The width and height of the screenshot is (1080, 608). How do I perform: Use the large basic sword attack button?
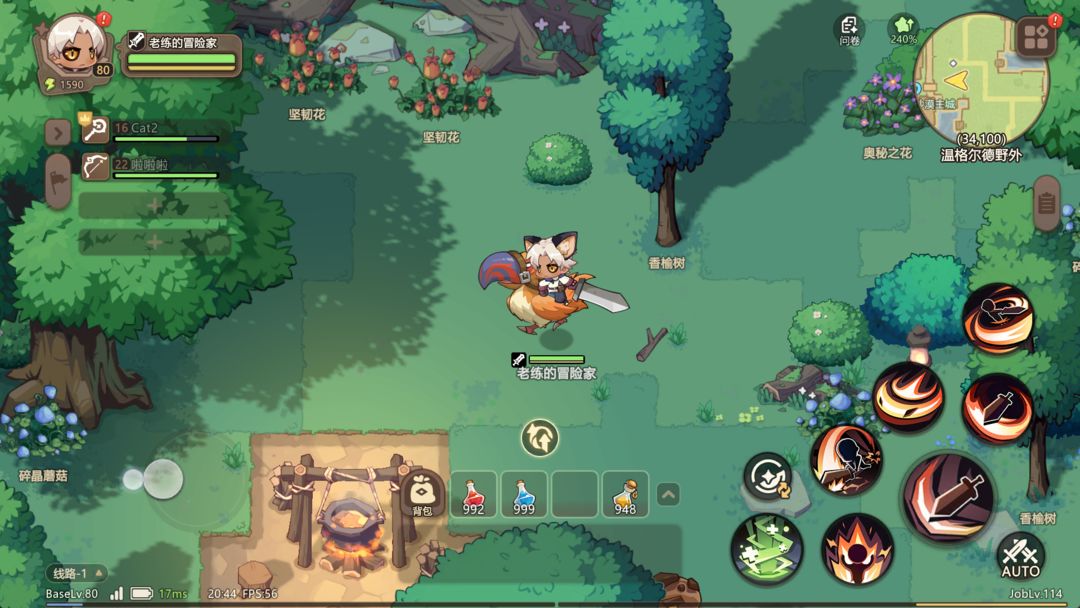pyautogui.click(x=948, y=497)
